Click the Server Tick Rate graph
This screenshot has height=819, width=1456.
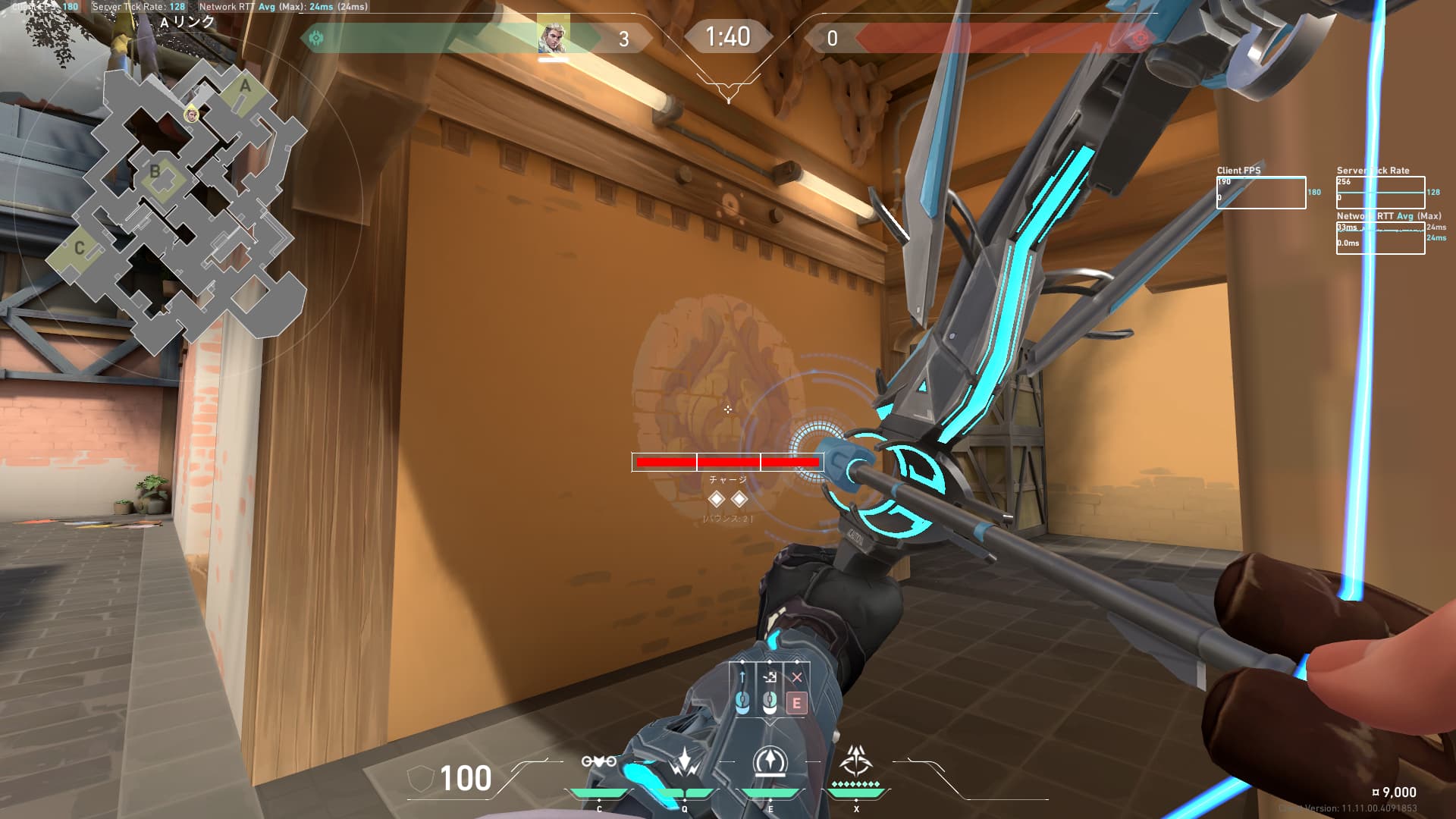pos(1380,193)
